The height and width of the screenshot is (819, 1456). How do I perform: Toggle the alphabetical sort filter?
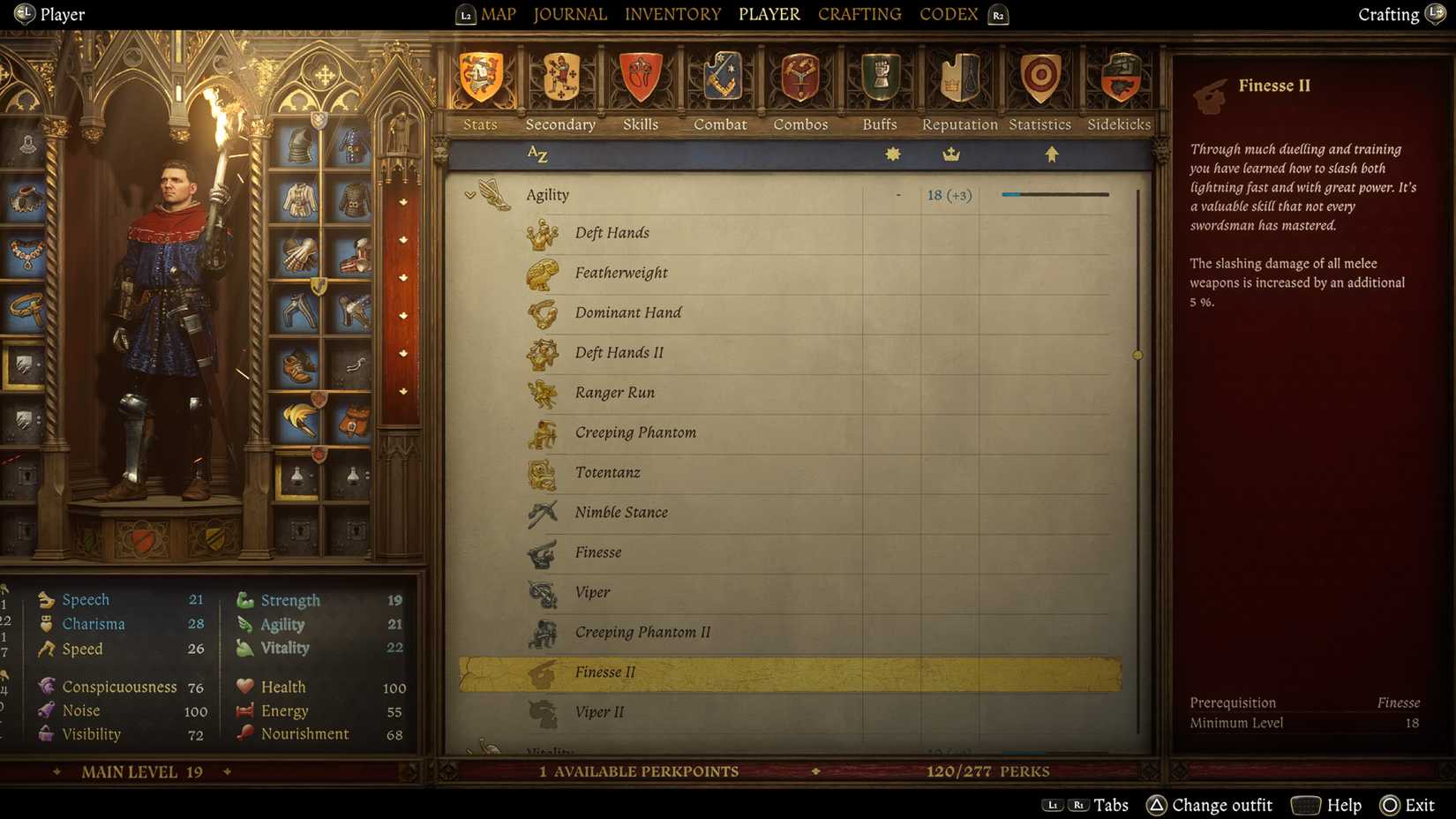point(537,153)
